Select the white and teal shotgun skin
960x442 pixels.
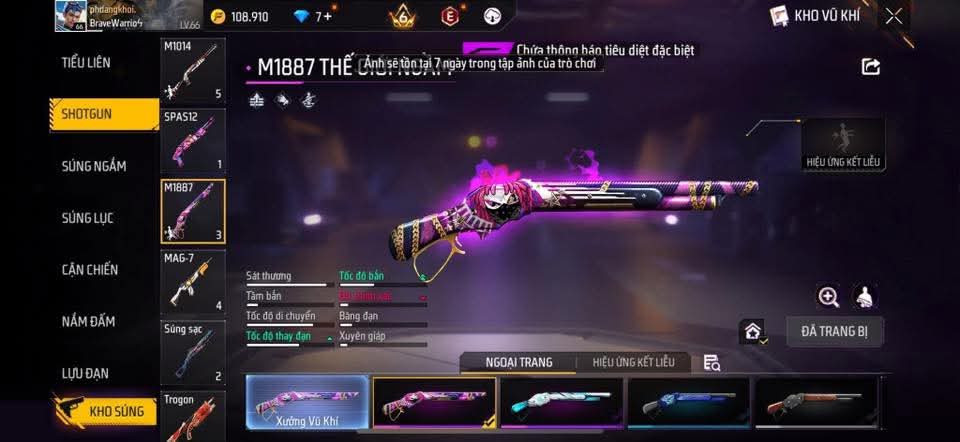(x=561, y=403)
